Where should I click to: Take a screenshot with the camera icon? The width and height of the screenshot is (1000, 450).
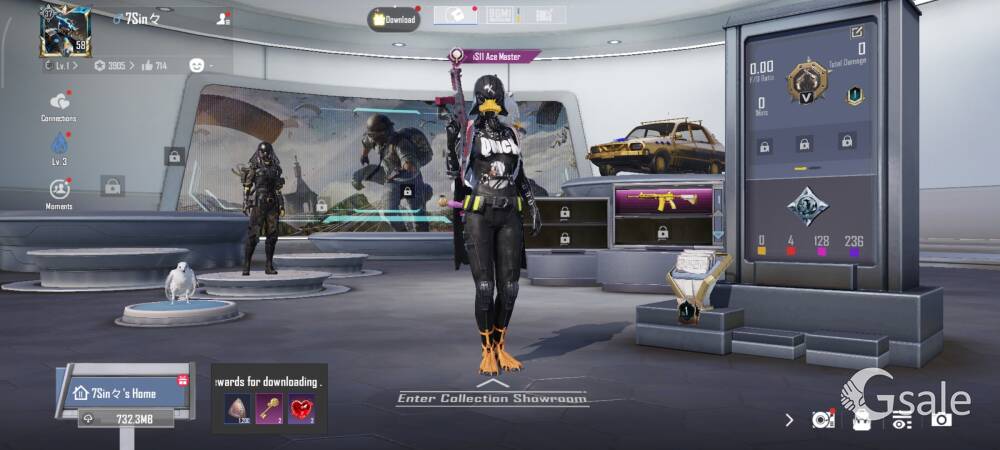click(x=941, y=419)
